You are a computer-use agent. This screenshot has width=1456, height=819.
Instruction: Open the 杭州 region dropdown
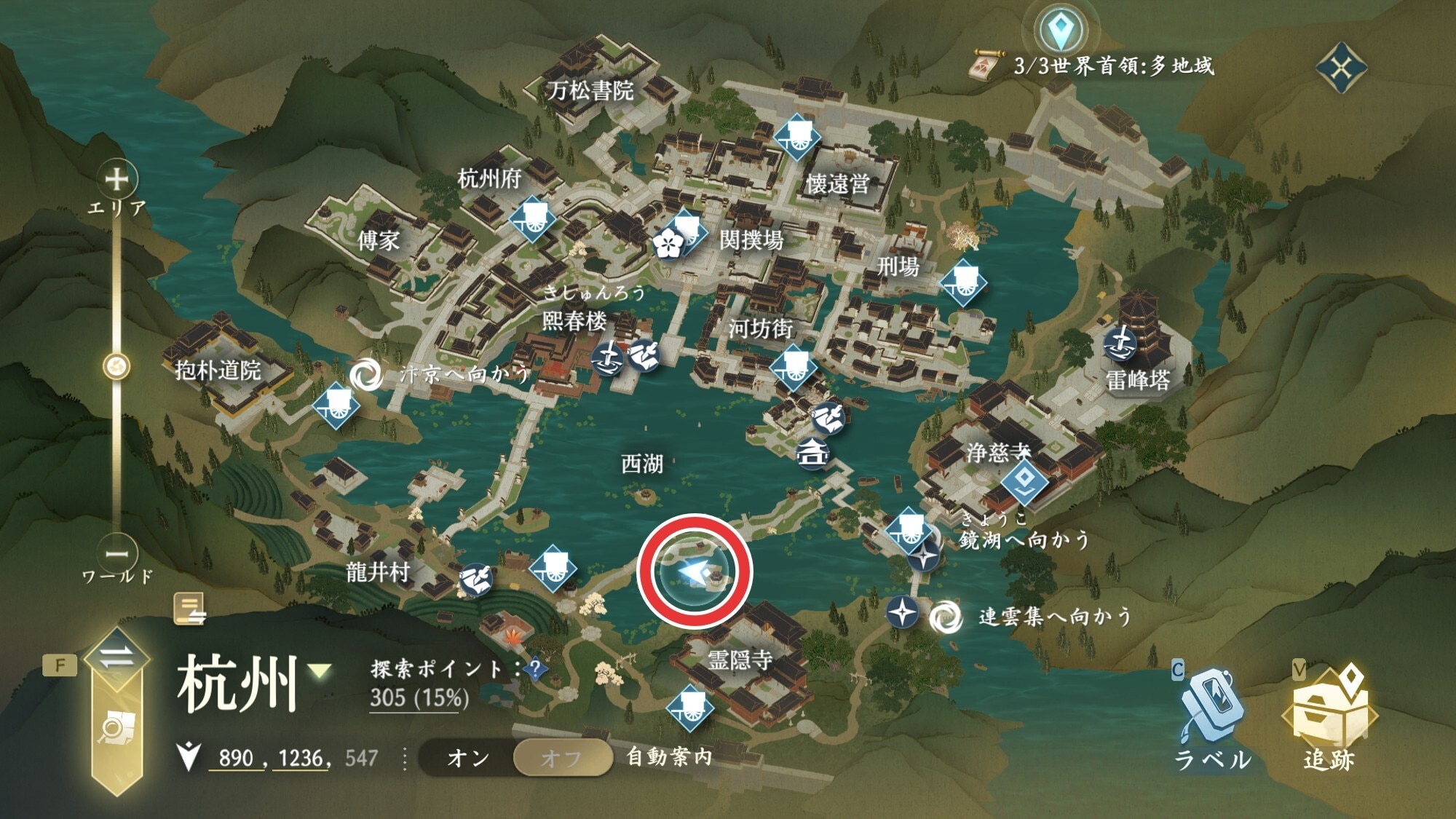[x=320, y=670]
